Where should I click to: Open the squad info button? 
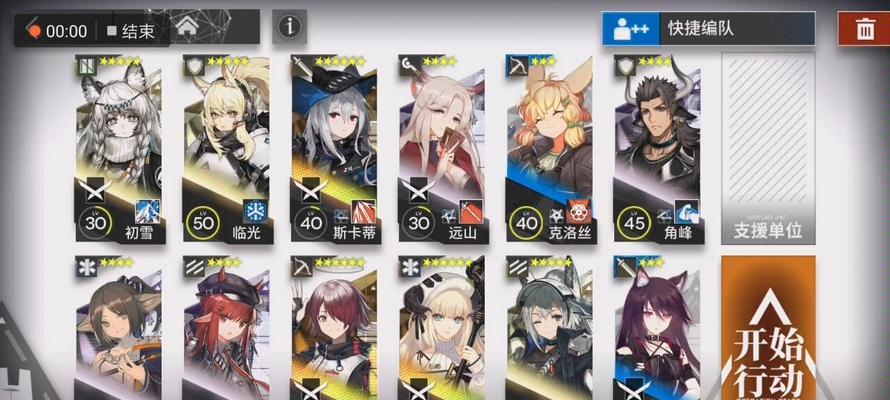coord(289,27)
